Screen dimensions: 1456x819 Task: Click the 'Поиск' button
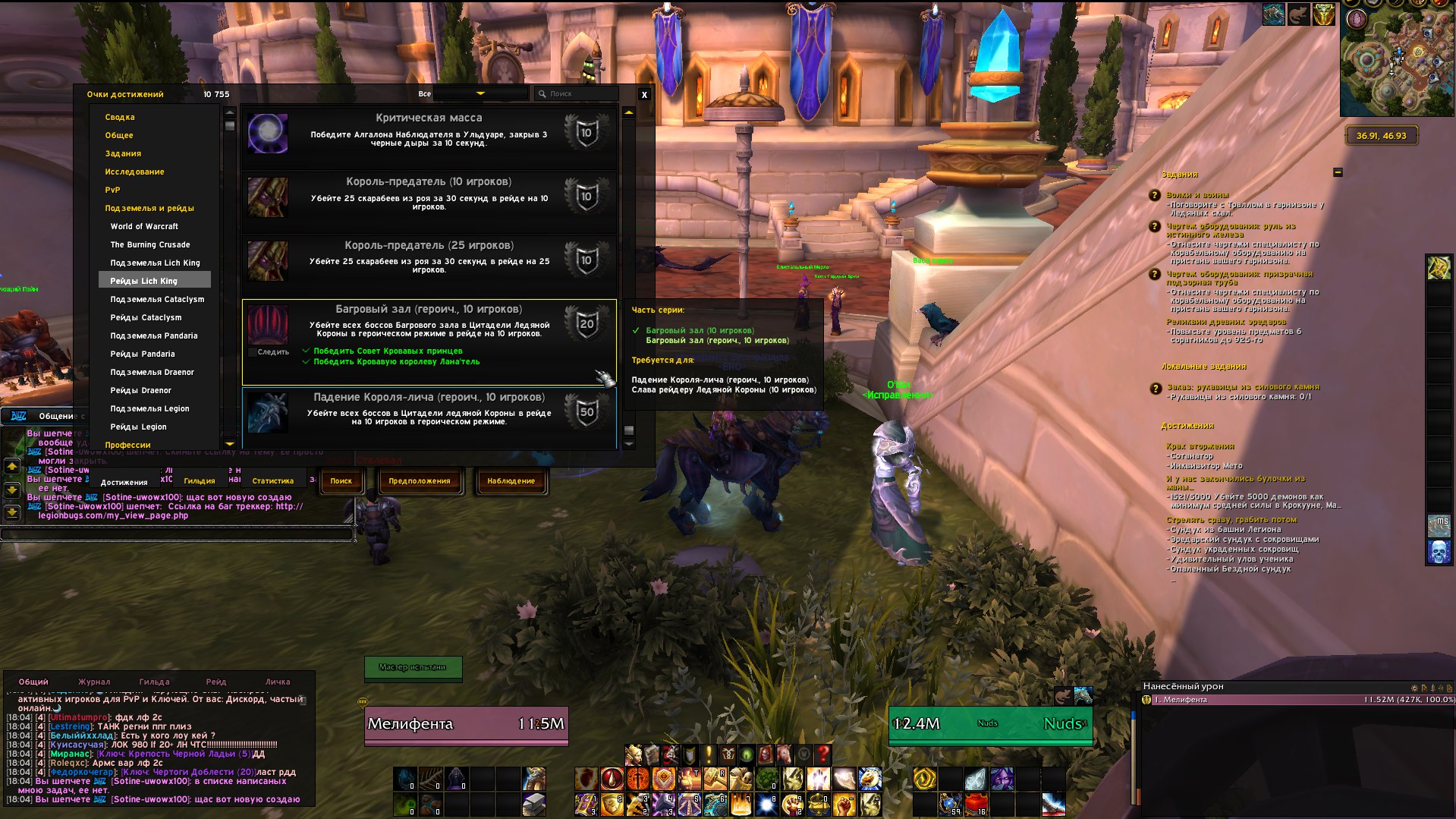point(341,481)
